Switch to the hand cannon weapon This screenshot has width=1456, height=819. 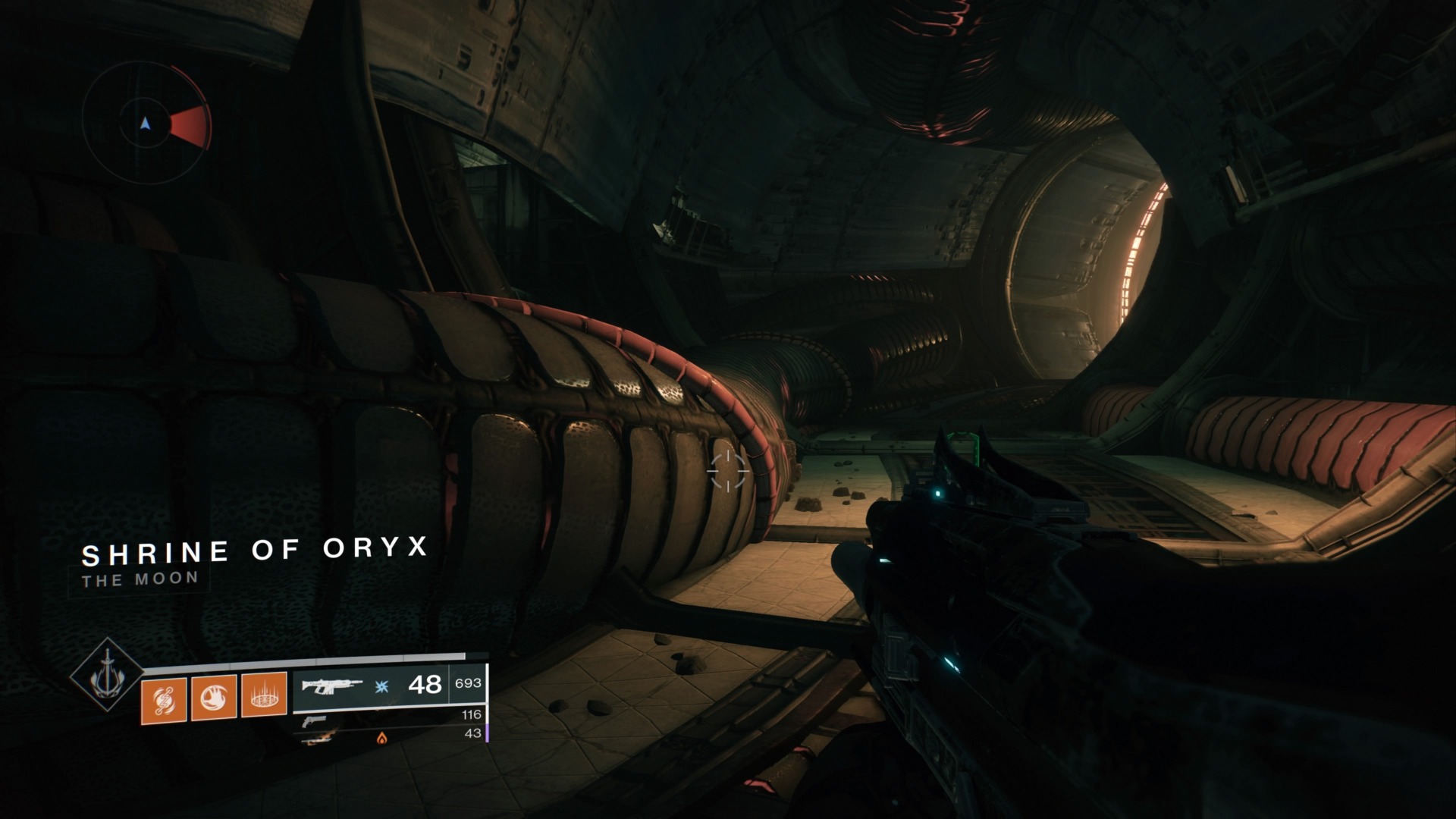pos(314,721)
